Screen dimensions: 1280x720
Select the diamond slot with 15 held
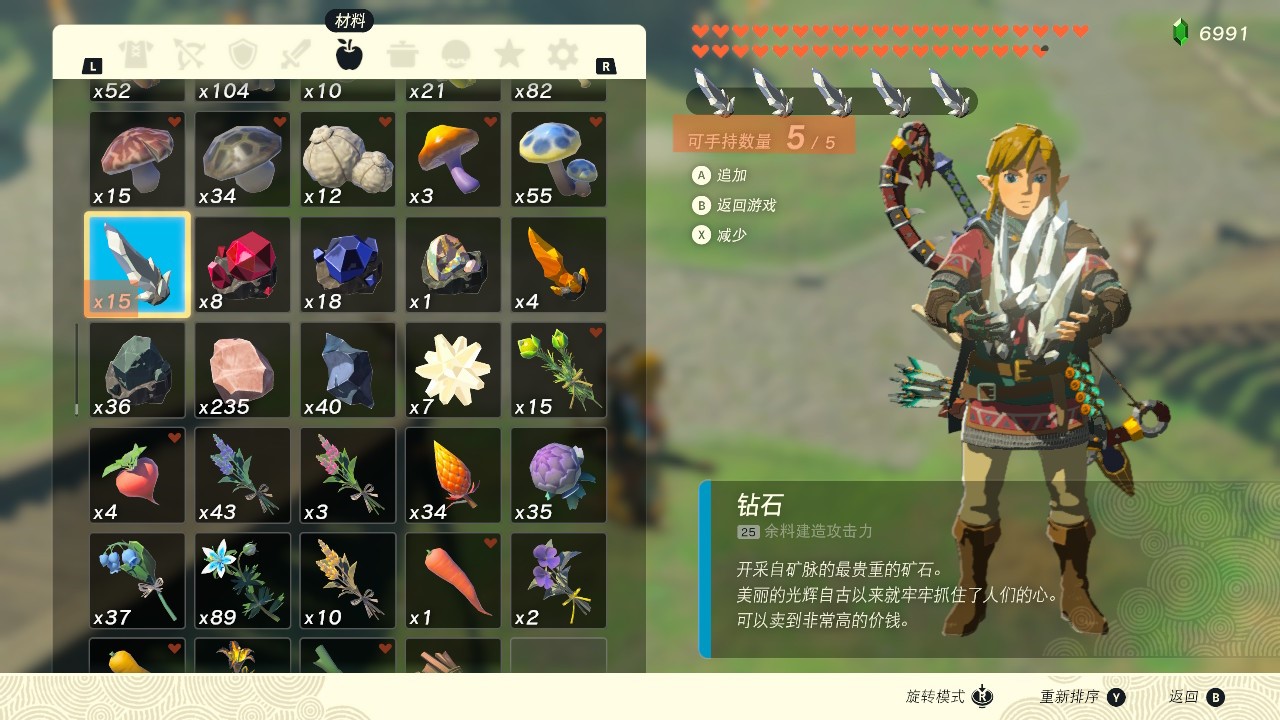pyautogui.click(x=137, y=265)
